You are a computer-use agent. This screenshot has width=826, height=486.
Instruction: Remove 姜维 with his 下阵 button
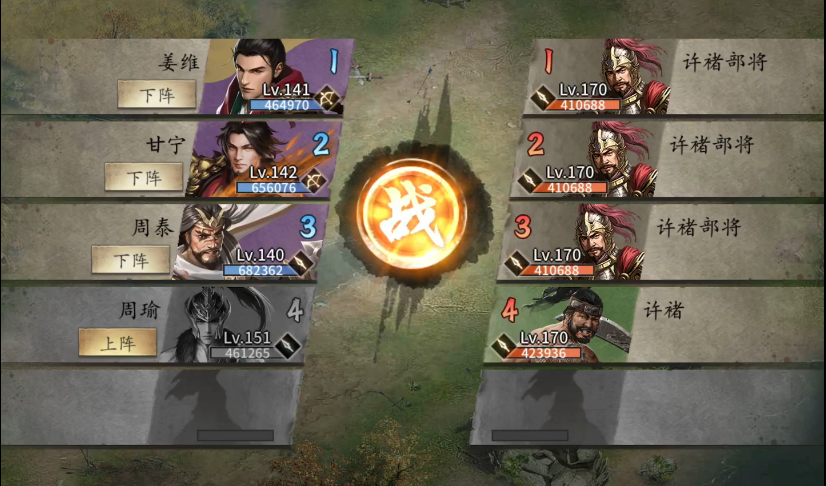(150, 94)
